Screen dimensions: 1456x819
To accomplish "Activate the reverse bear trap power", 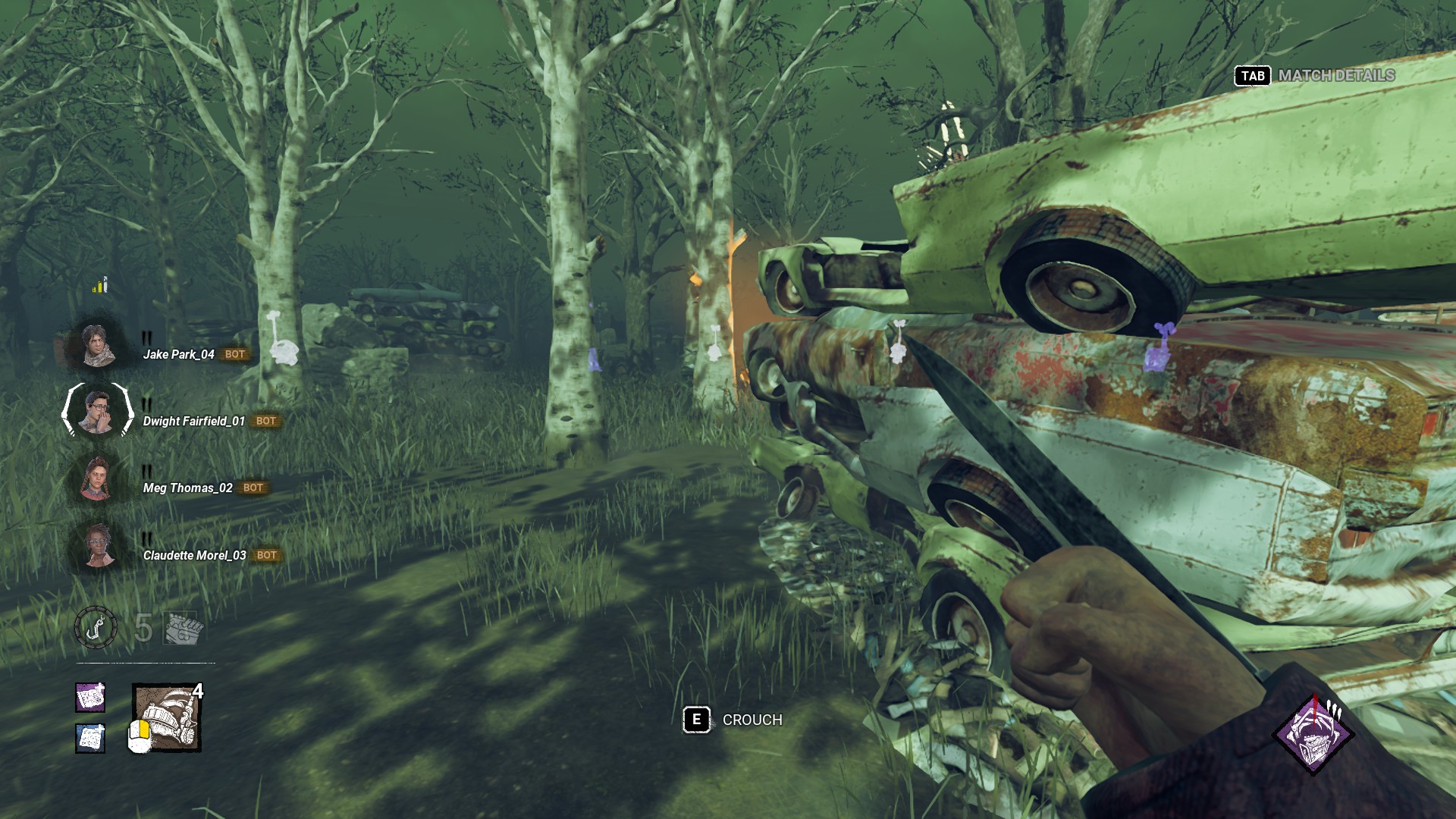I will point(167,717).
